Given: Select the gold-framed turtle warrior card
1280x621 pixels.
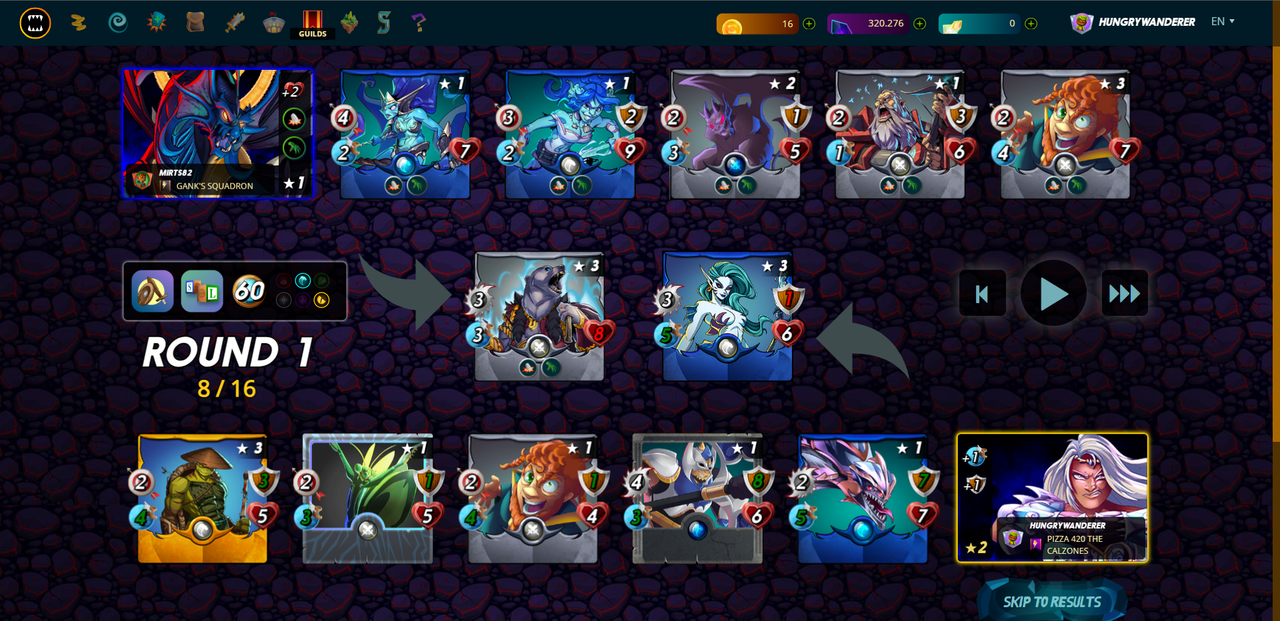Looking at the screenshot, I should (203, 498).
